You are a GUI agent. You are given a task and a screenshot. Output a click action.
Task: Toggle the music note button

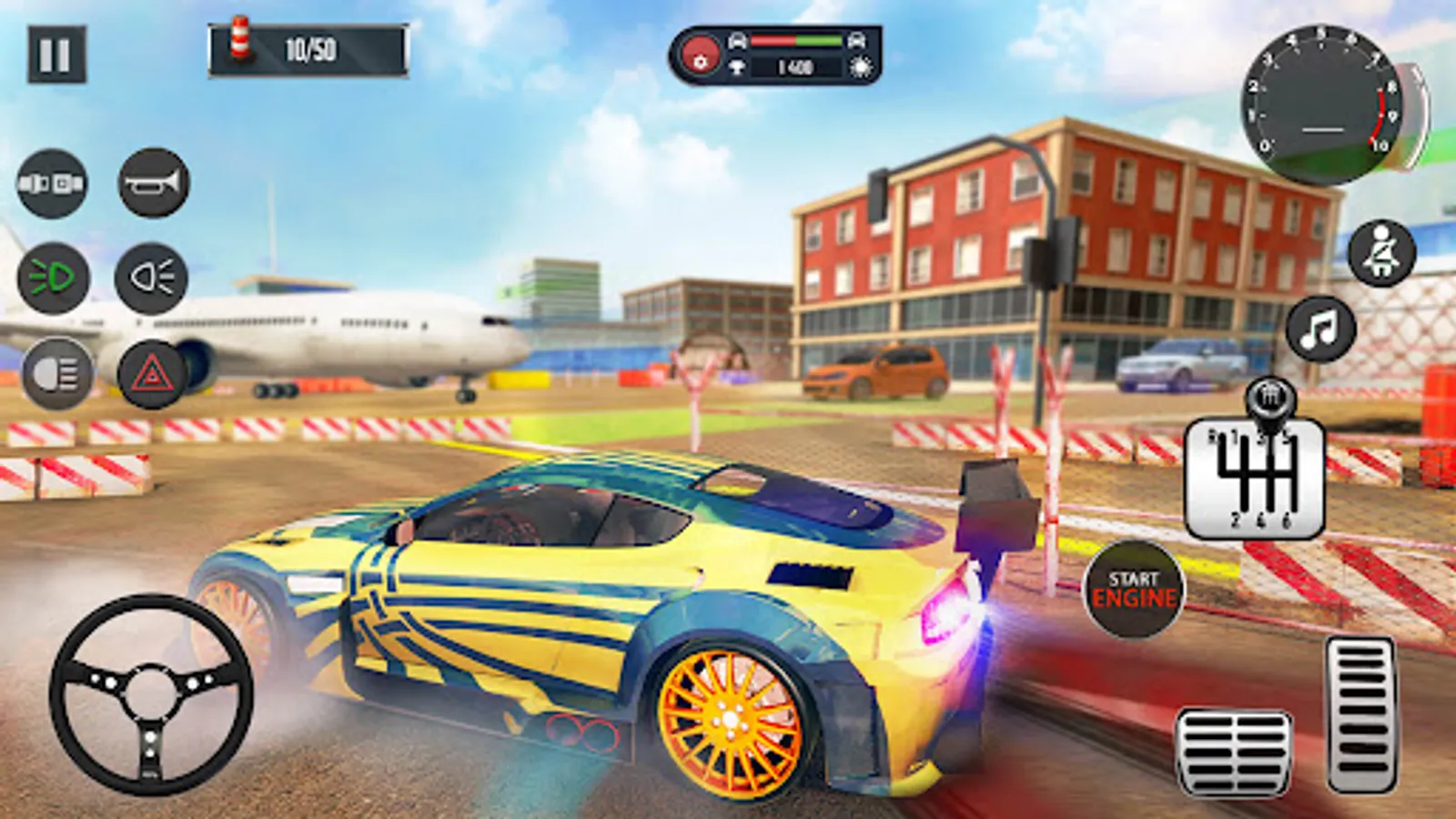pyautogui.click(x=1320, y=329)
